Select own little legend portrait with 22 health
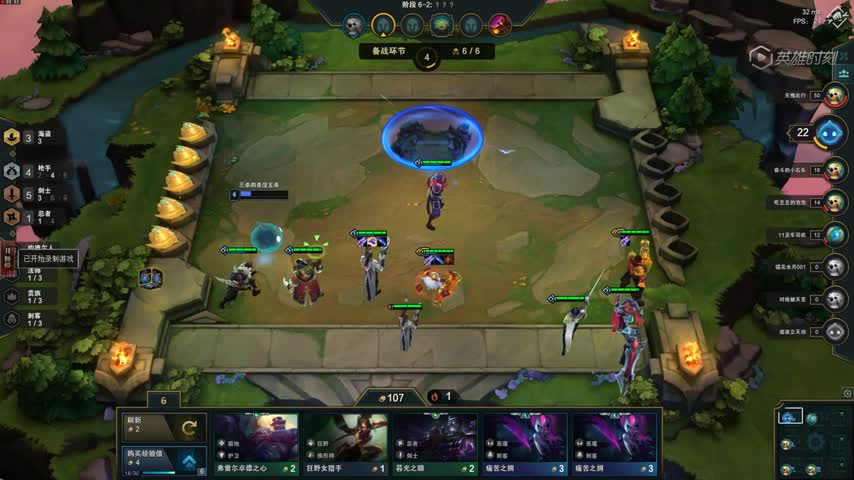Viewport: 854px width, 480px height. click(829, 133)
